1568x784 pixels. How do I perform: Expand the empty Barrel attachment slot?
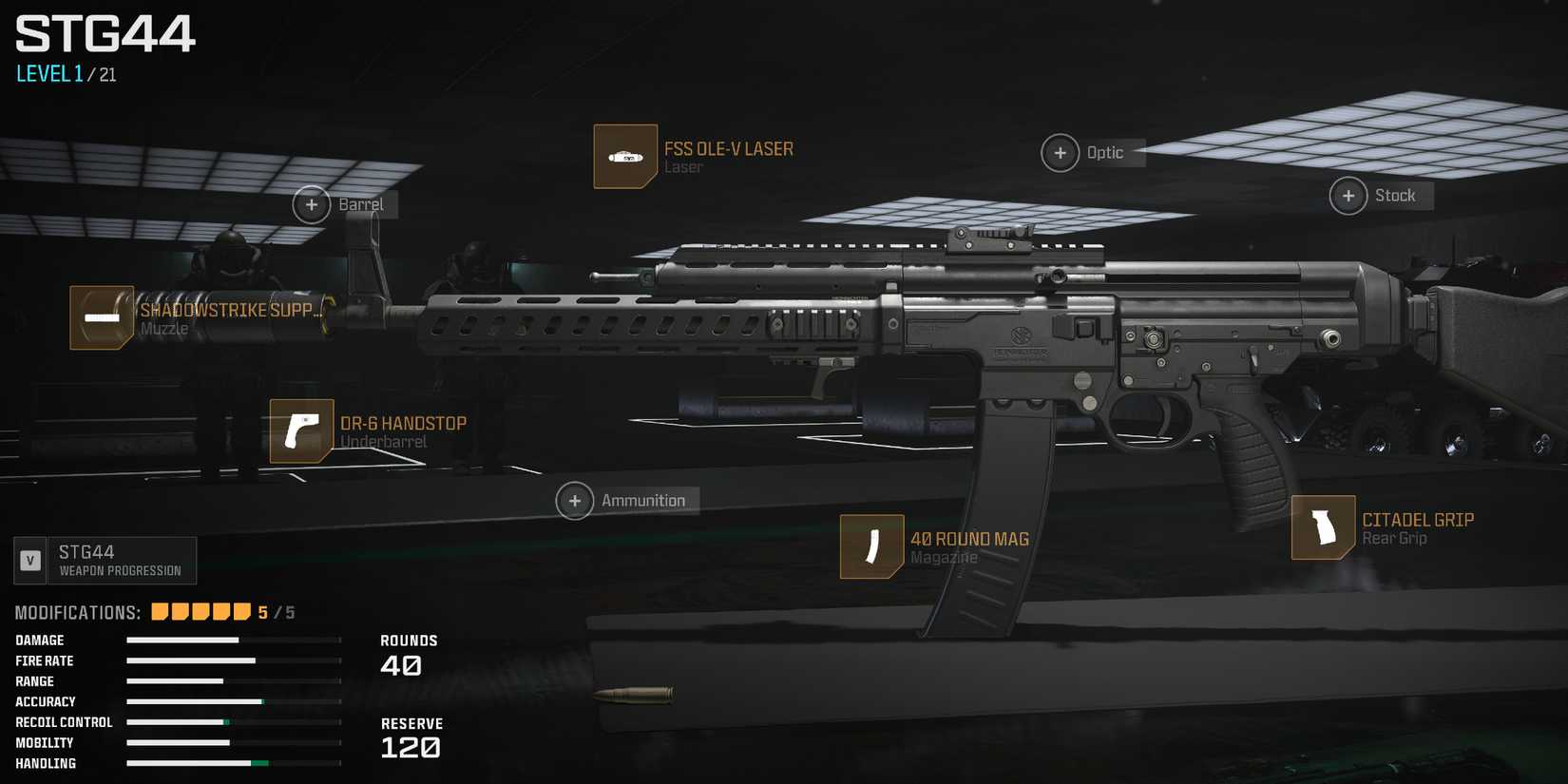(311, 204)
